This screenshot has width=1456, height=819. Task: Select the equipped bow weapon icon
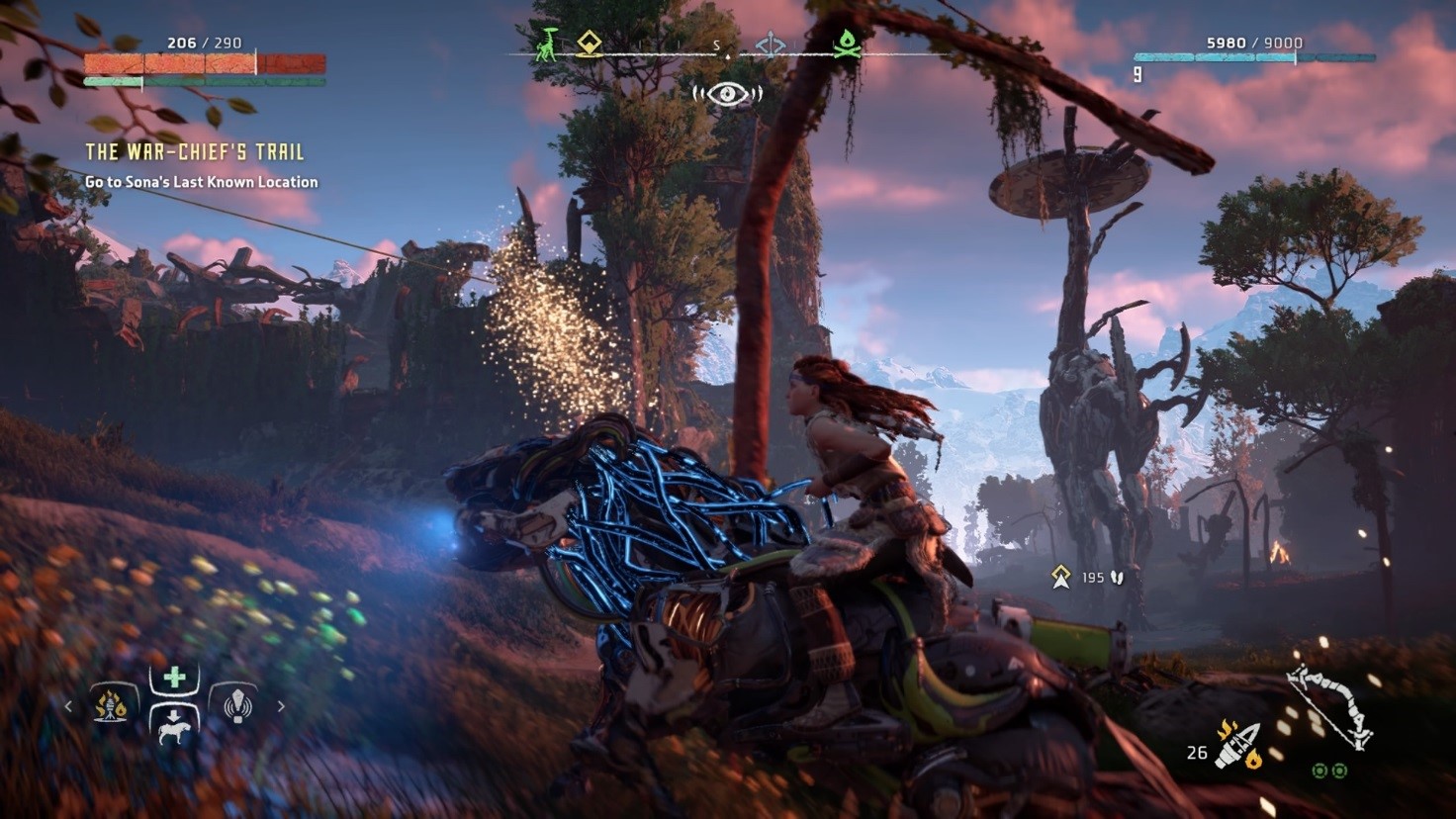[x=1330, y=706]
